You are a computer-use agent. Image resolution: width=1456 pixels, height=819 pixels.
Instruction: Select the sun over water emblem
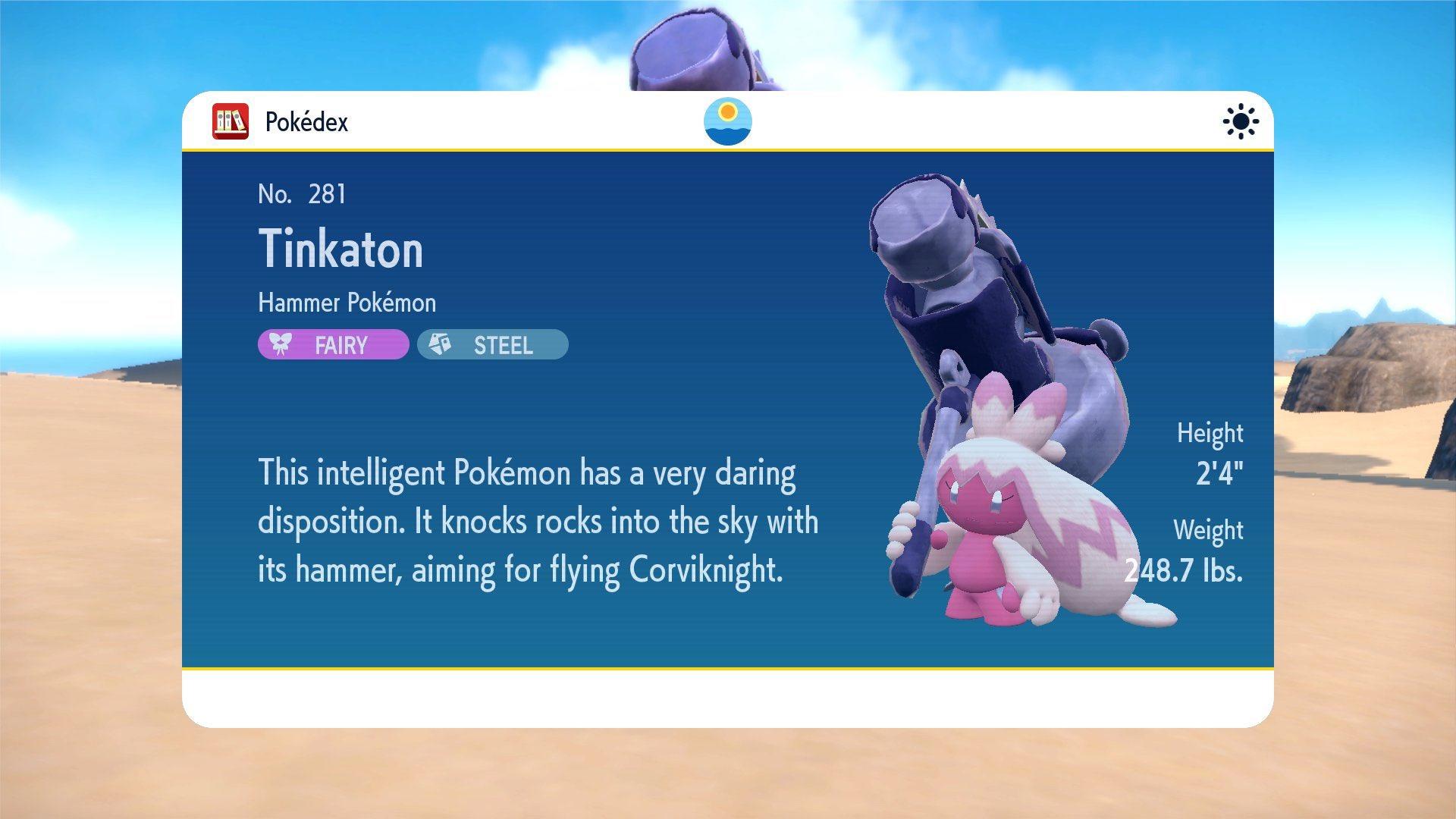point(727,121)
